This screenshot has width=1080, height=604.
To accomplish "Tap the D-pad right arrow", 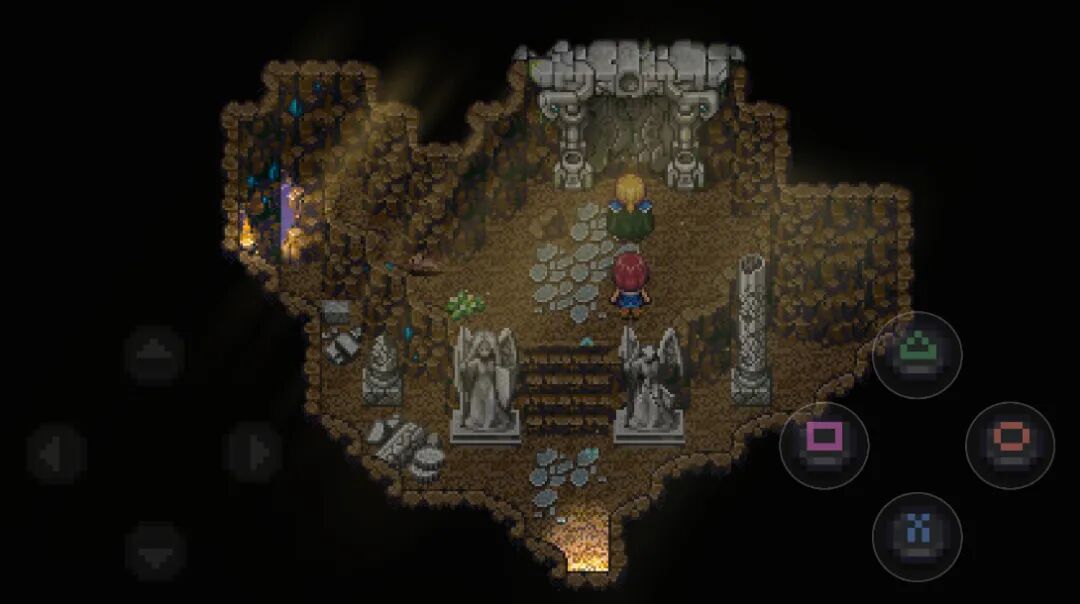I will [252, 453].
